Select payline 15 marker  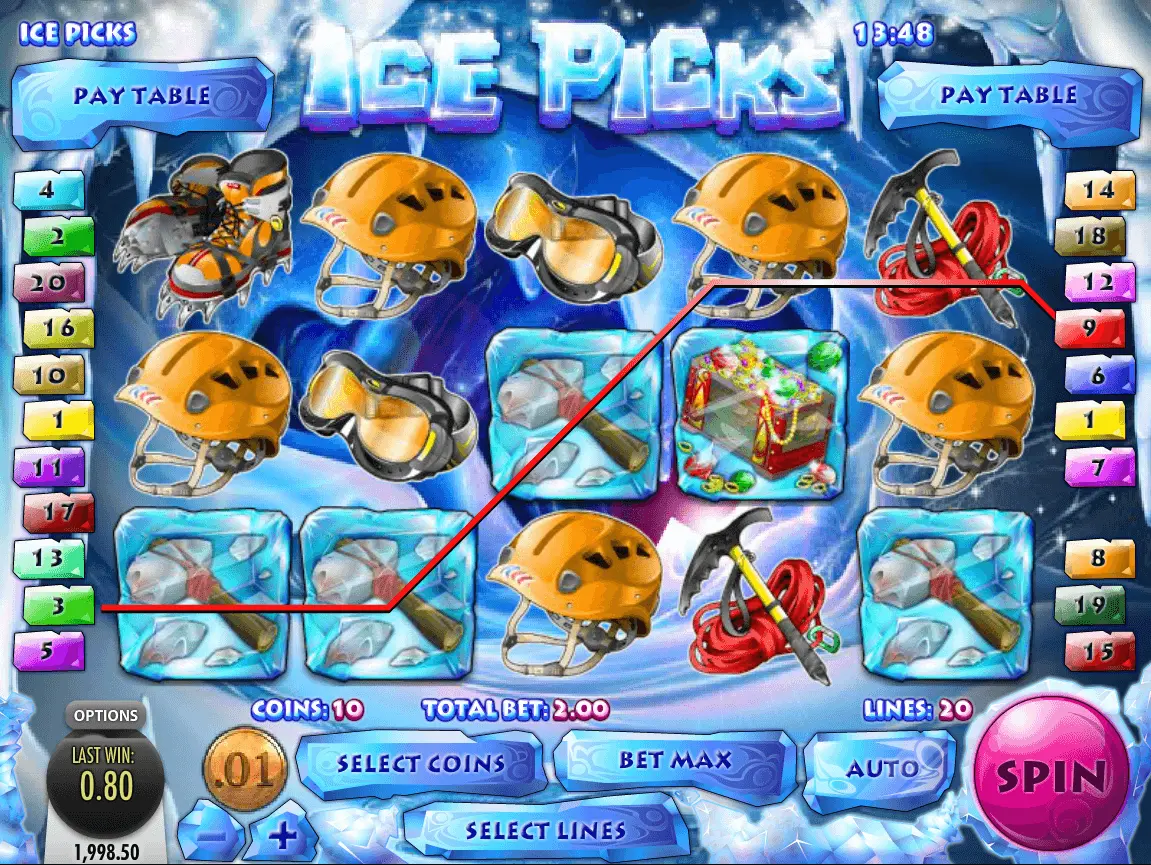point(1099,651)
